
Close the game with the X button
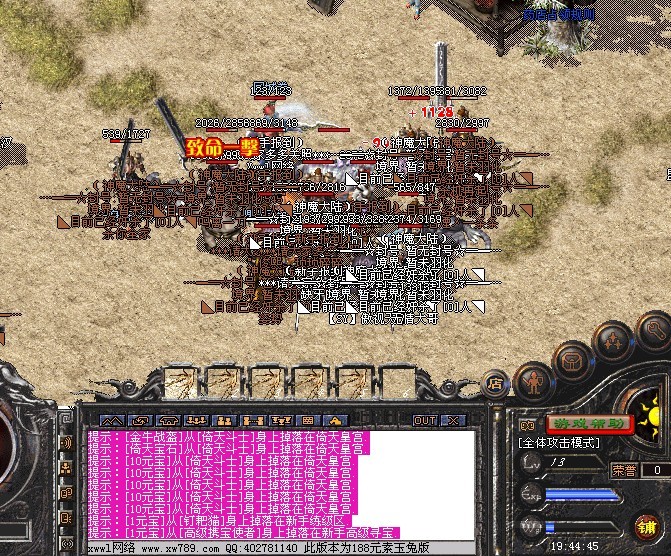(454, 420)
